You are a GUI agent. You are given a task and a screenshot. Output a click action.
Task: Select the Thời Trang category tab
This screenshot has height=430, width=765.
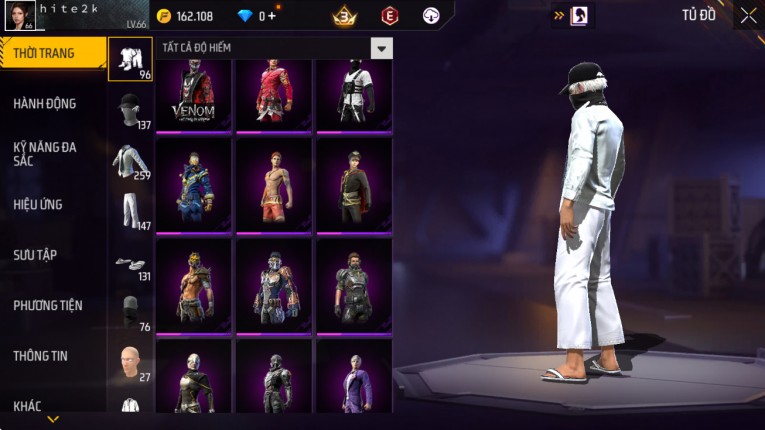(50, 53)
